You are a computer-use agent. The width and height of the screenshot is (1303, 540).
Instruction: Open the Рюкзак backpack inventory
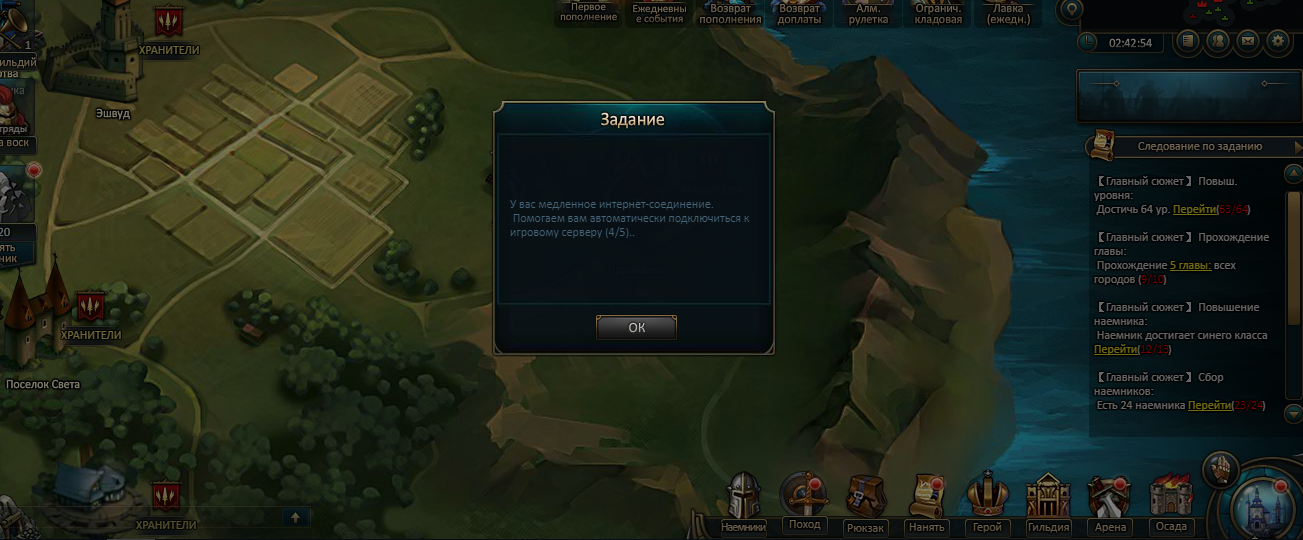[864, 498]
